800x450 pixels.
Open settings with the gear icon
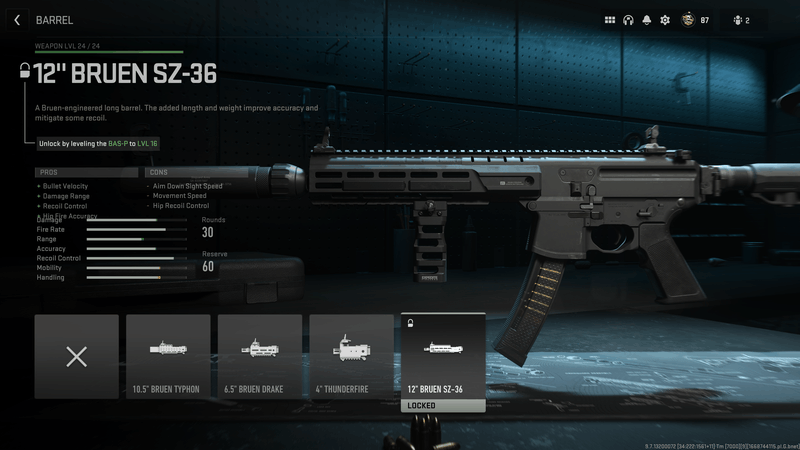[x=665, y=20]
